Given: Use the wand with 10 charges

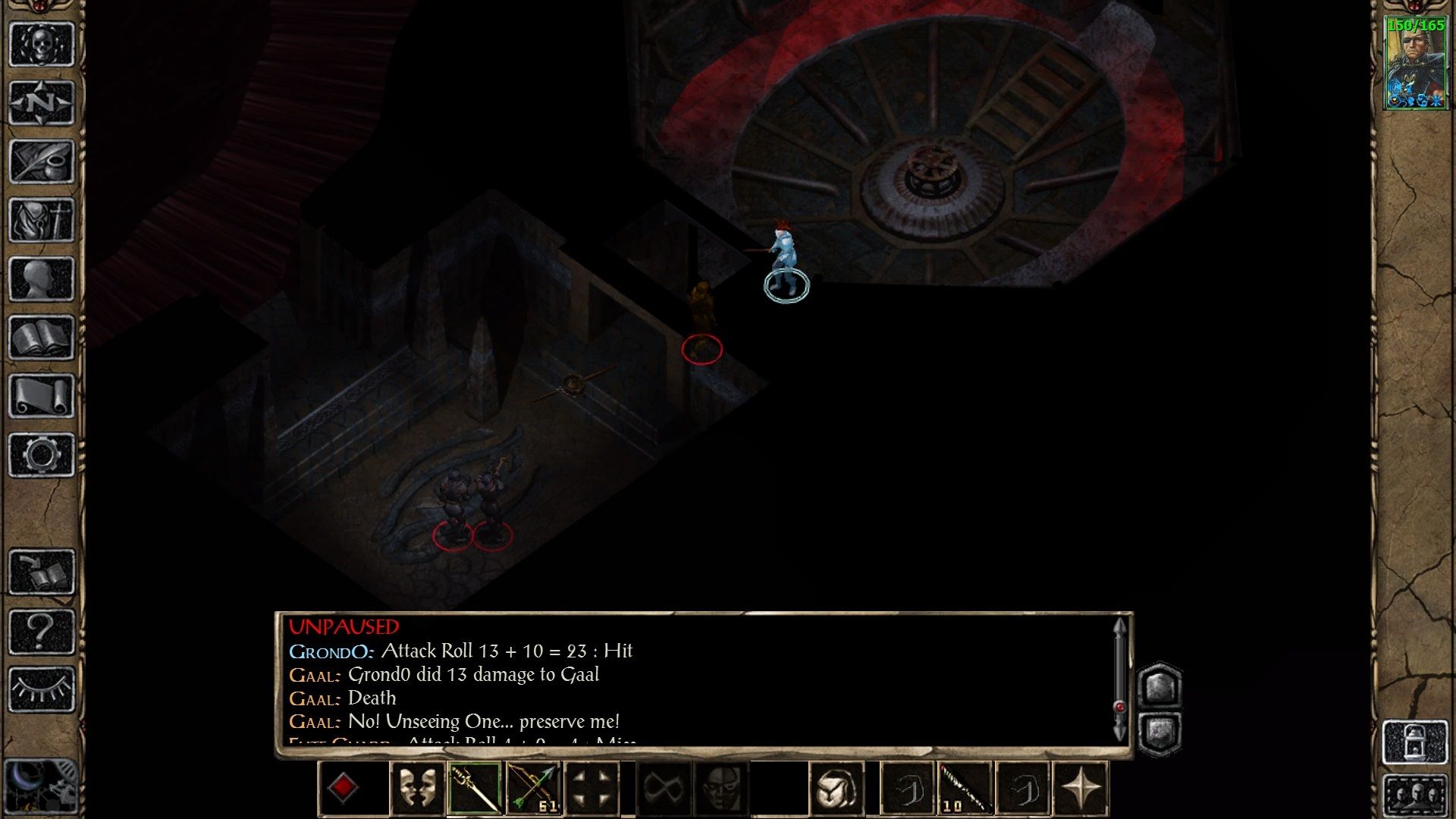Looking at the screenshot, I should 965,789.
